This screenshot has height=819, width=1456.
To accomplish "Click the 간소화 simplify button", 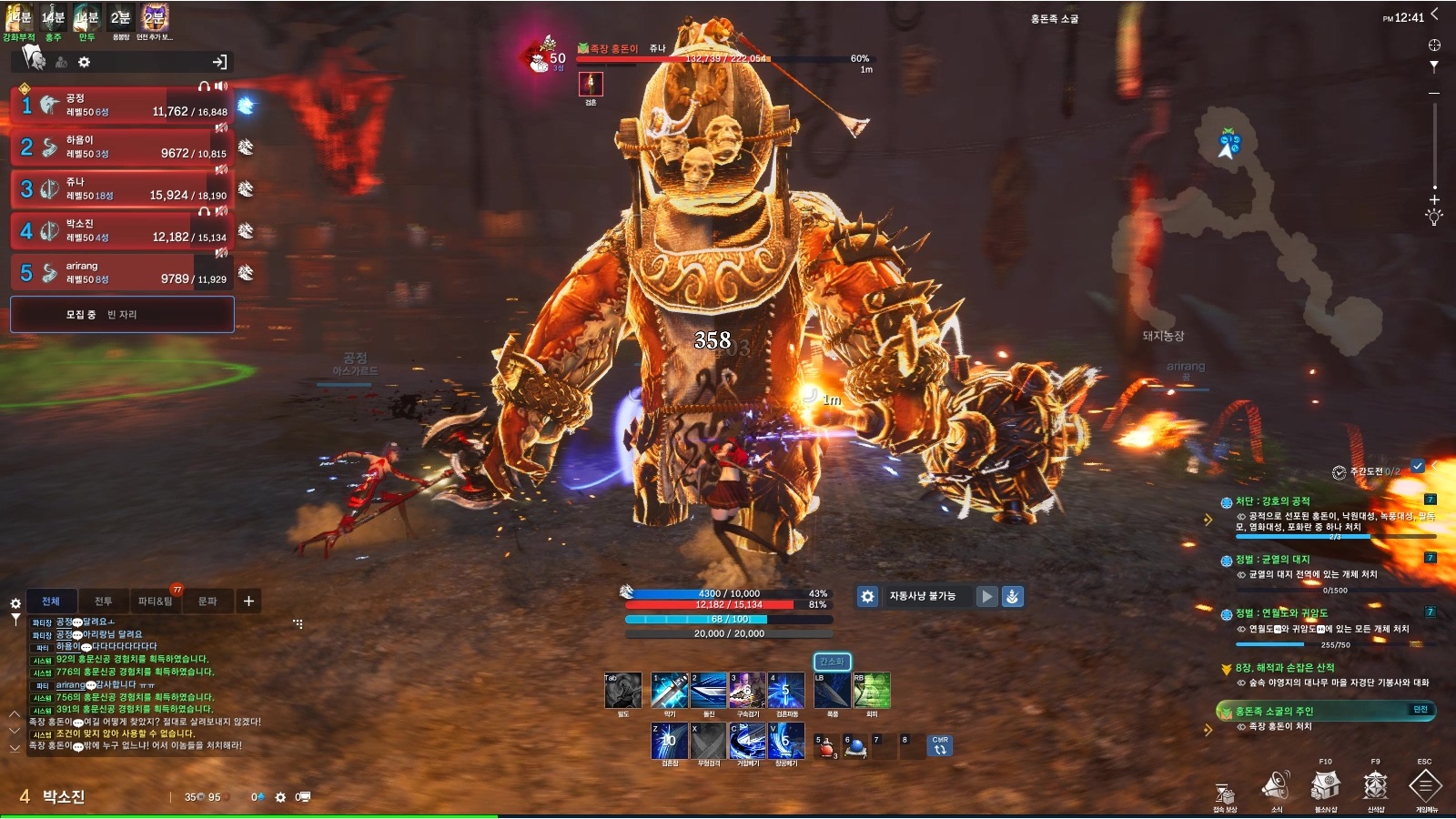I will 832,662.
